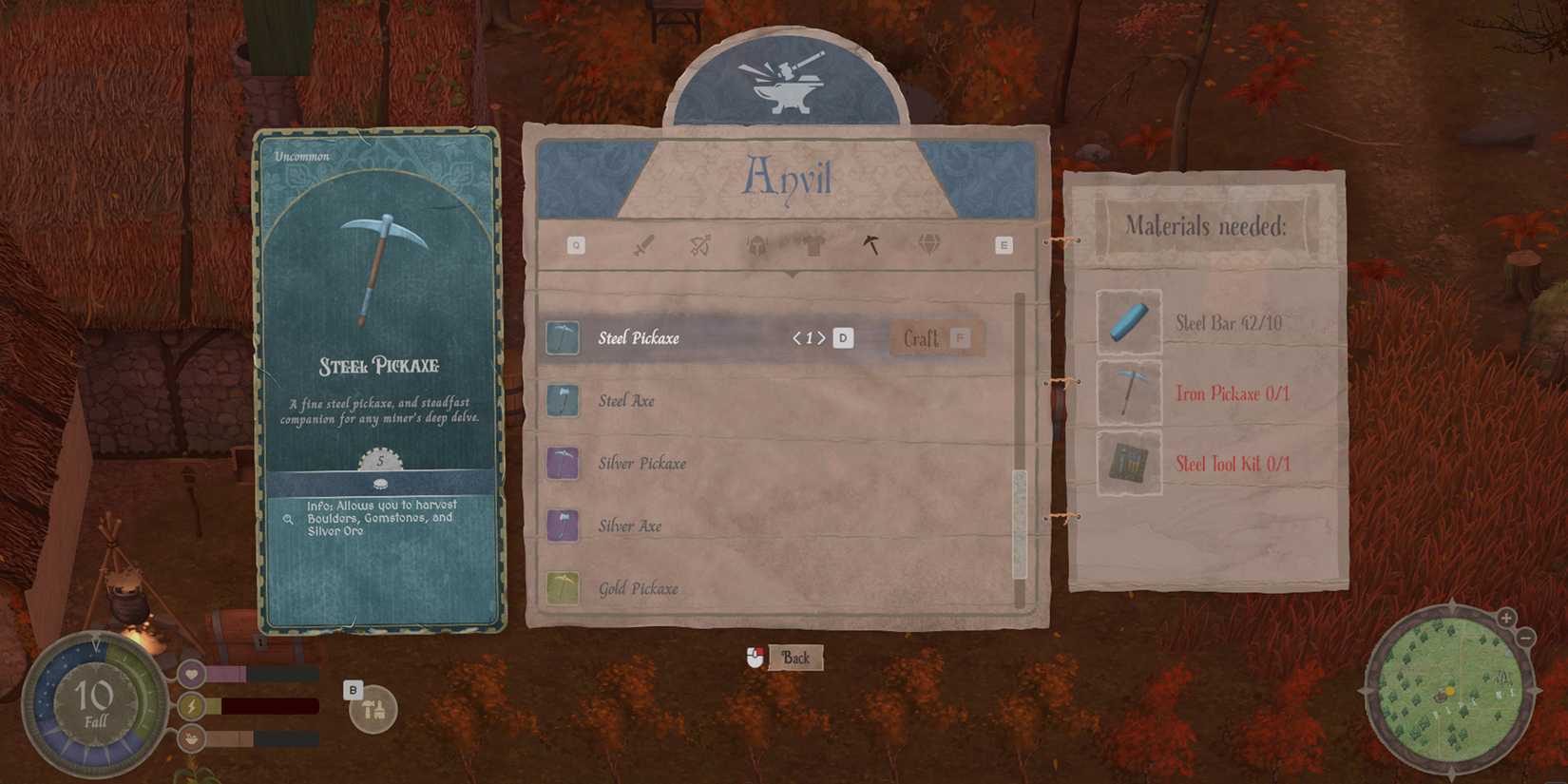Open the shirt clothing category
1568x784 pixels.
(x=813, y=244)
